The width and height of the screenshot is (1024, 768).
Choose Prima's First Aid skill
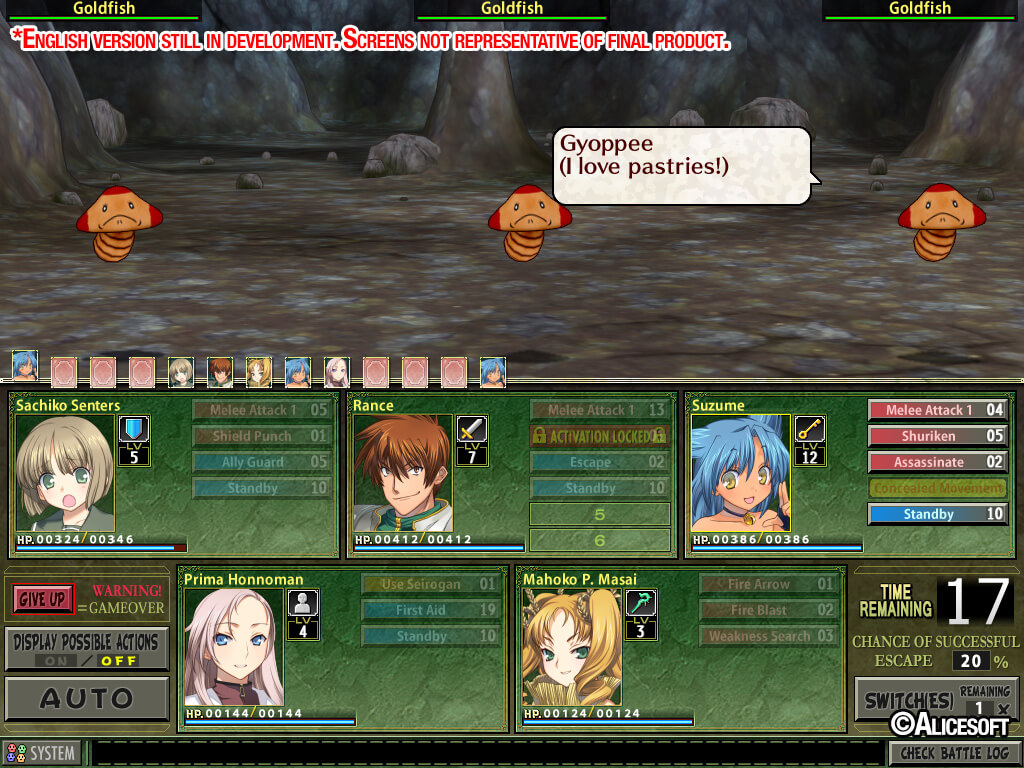point(430,610)
